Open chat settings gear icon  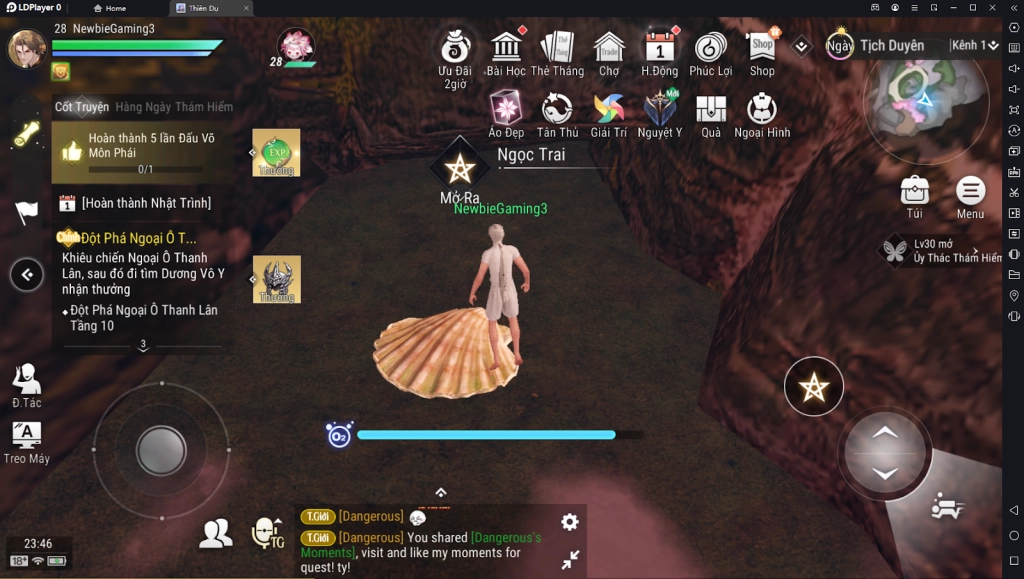(x=570, y=522)
